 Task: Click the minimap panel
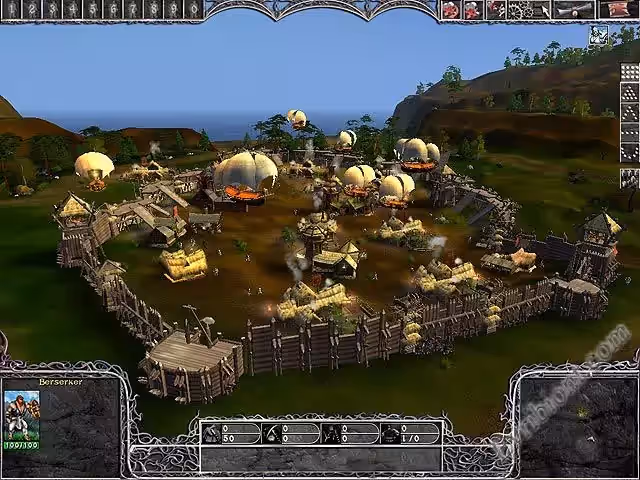(575, 413)
